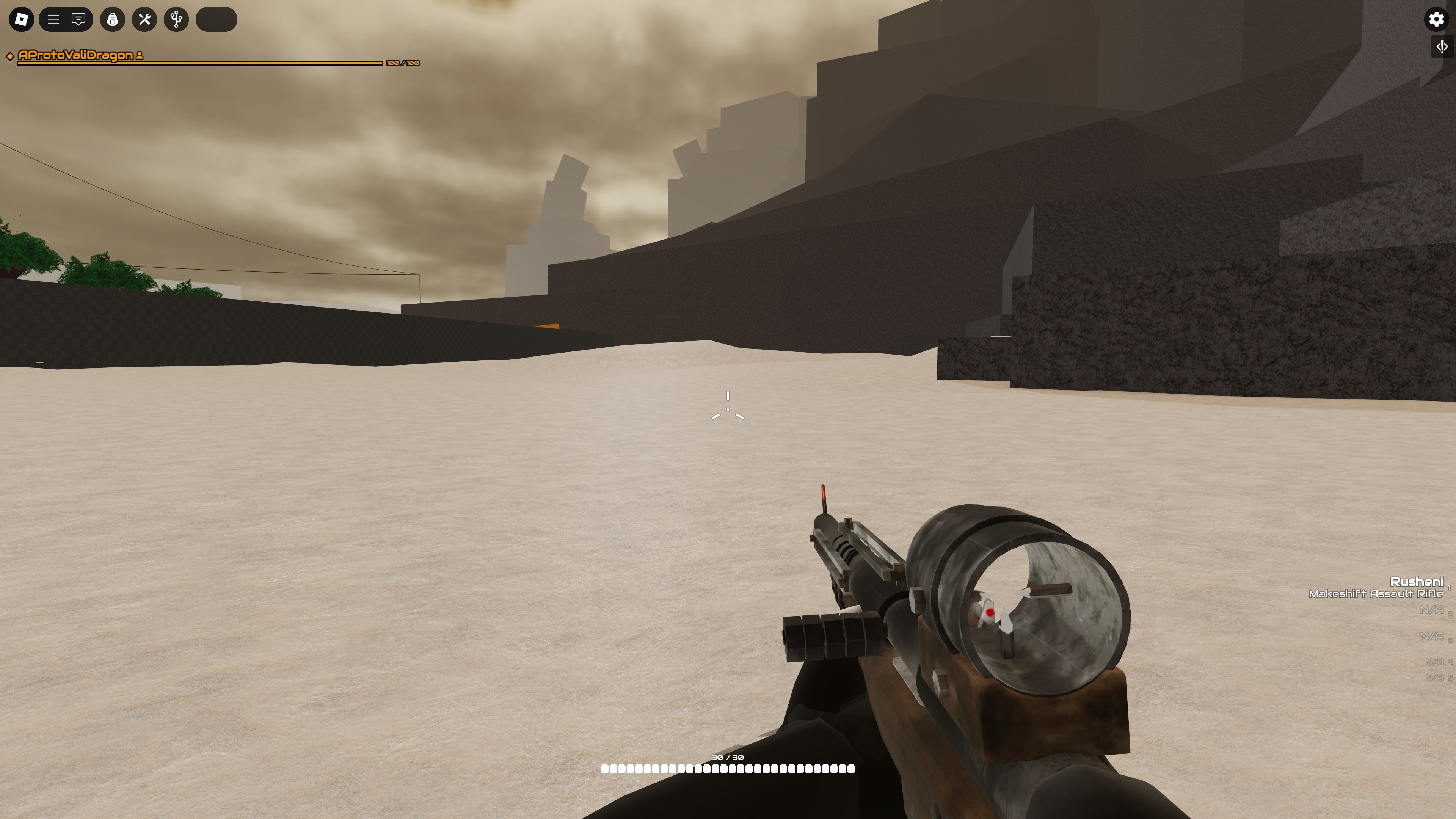Click the code-alert icon below the gear
Screen dimensions: 1456x819
[x=1442, y=46]
